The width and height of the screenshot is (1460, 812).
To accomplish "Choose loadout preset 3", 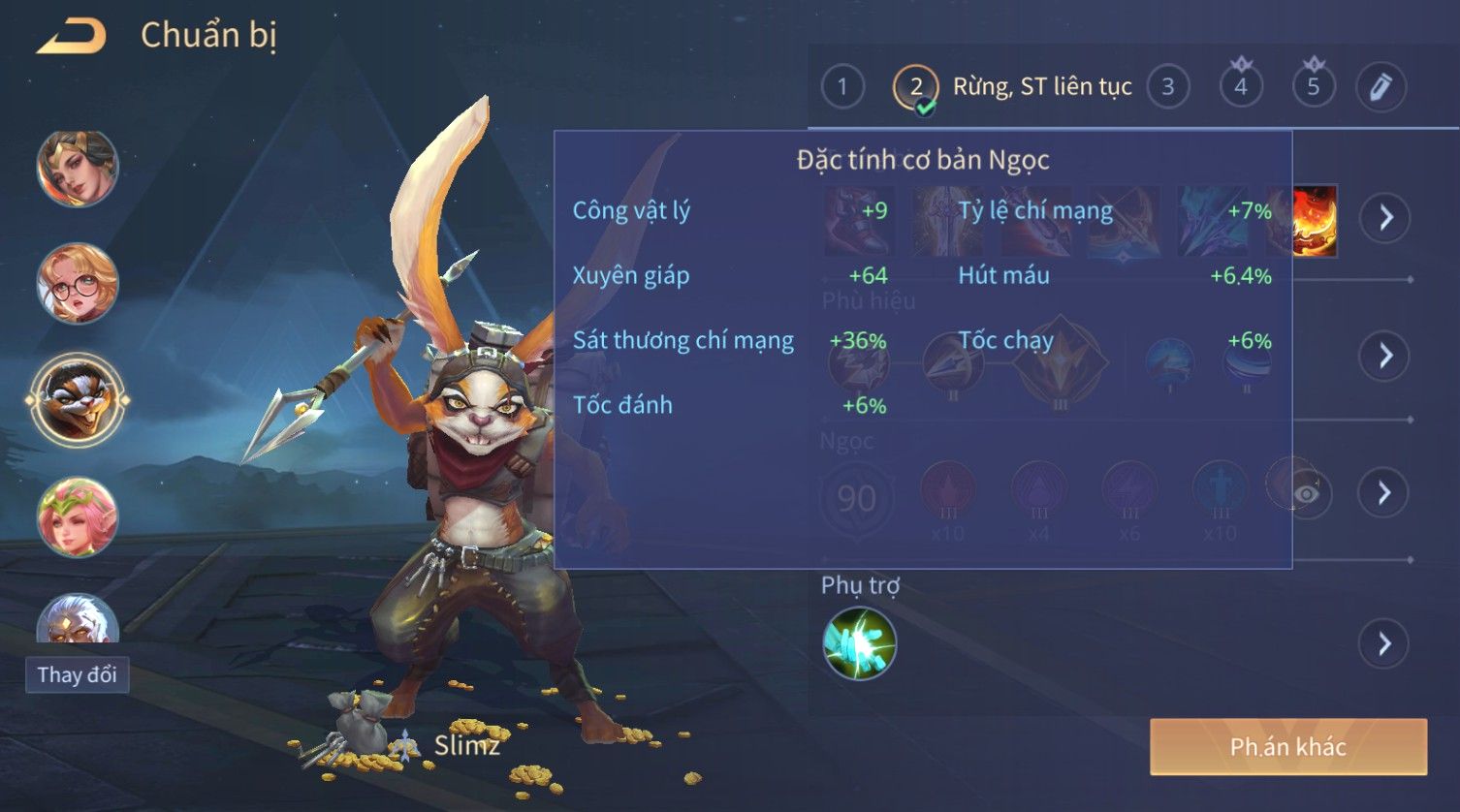I will 1167,87.
